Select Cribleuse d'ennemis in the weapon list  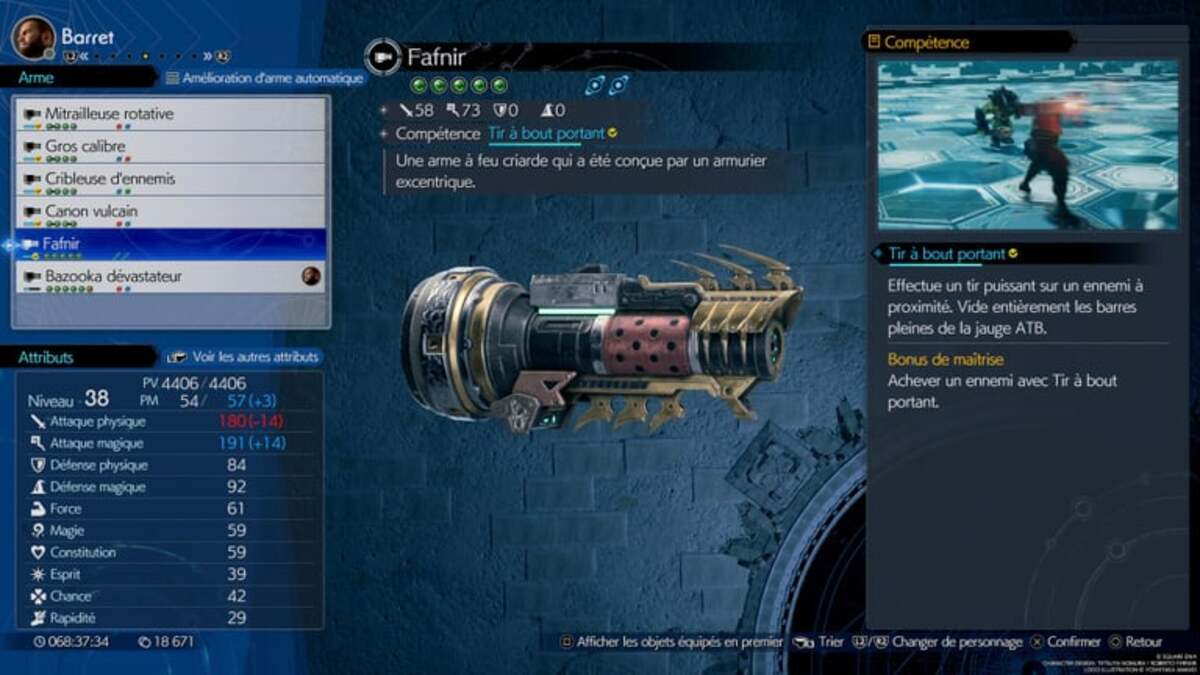[170, 180]
